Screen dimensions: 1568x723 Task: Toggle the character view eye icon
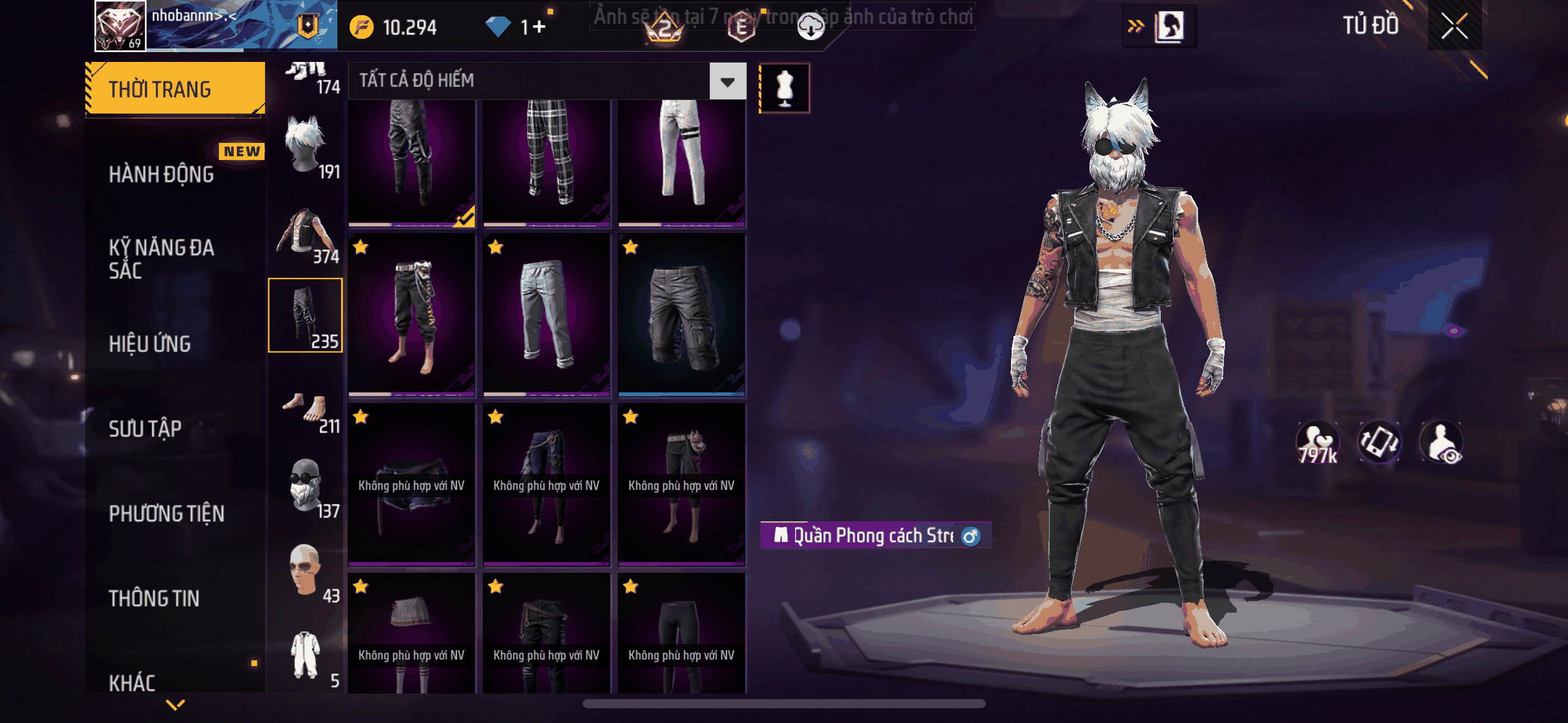1442,443
